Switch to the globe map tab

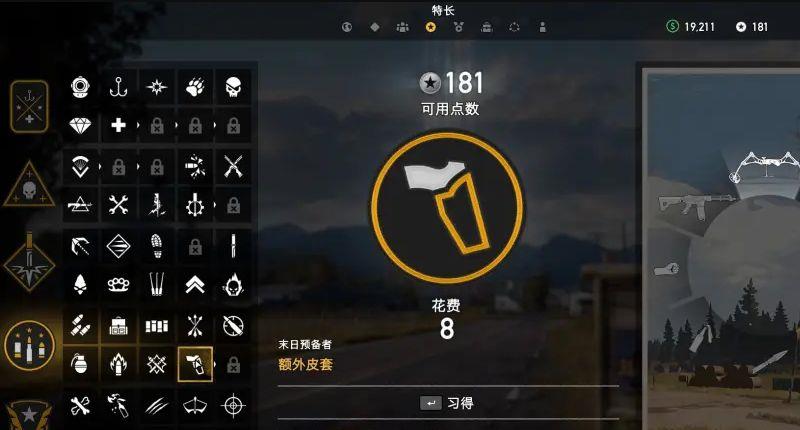point(347,27)
